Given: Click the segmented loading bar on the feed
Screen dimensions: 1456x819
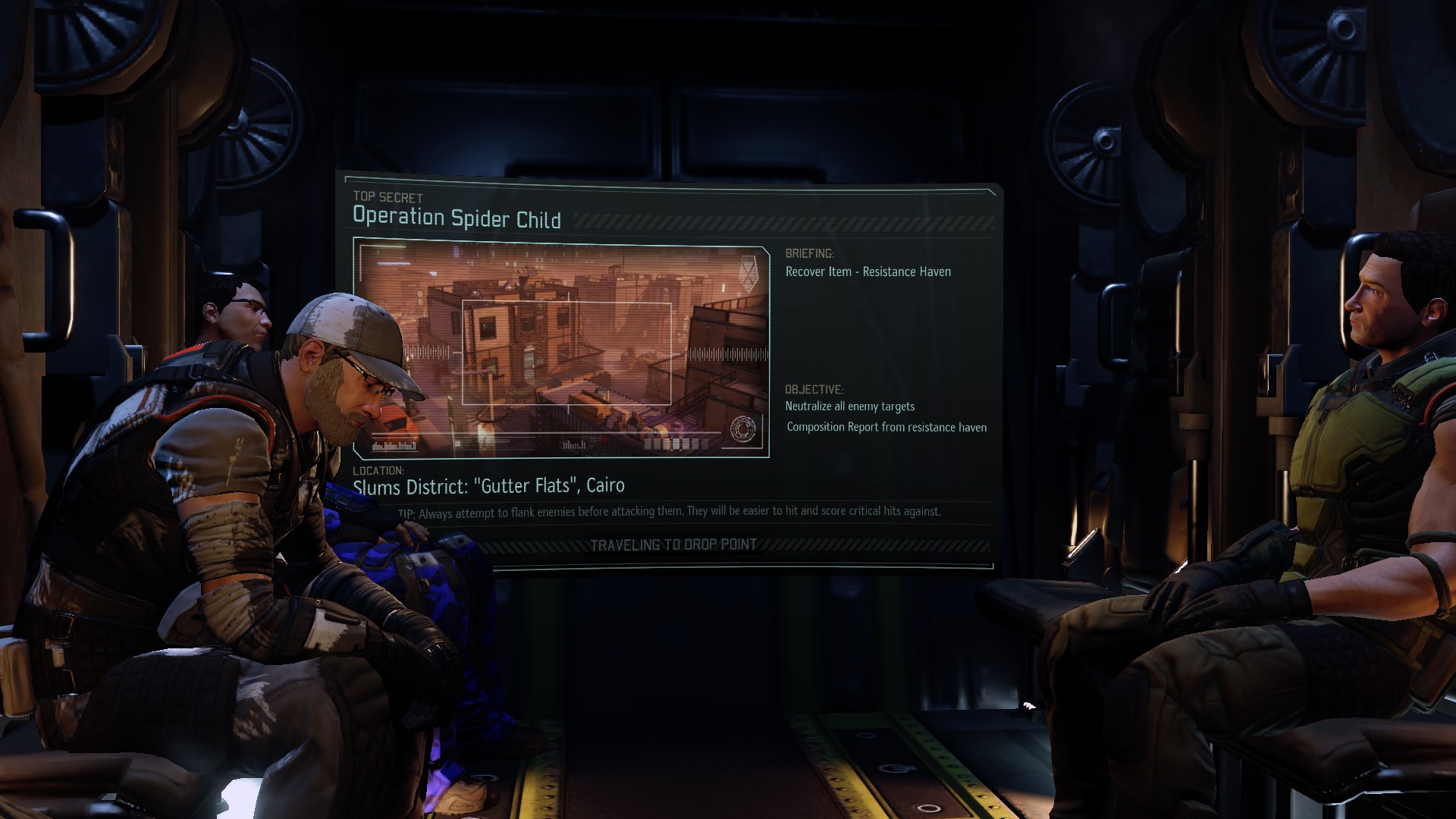Looking at the screenshot, I should coord(664,444).
